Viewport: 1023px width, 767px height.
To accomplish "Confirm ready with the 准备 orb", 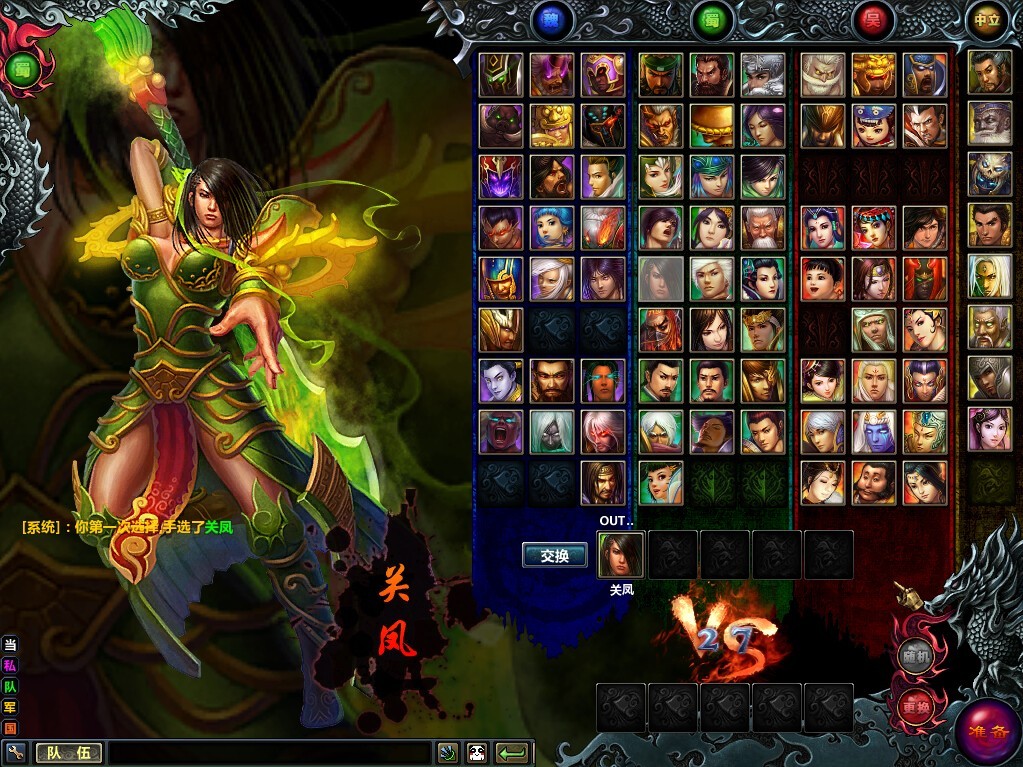I will click(986, 734).
